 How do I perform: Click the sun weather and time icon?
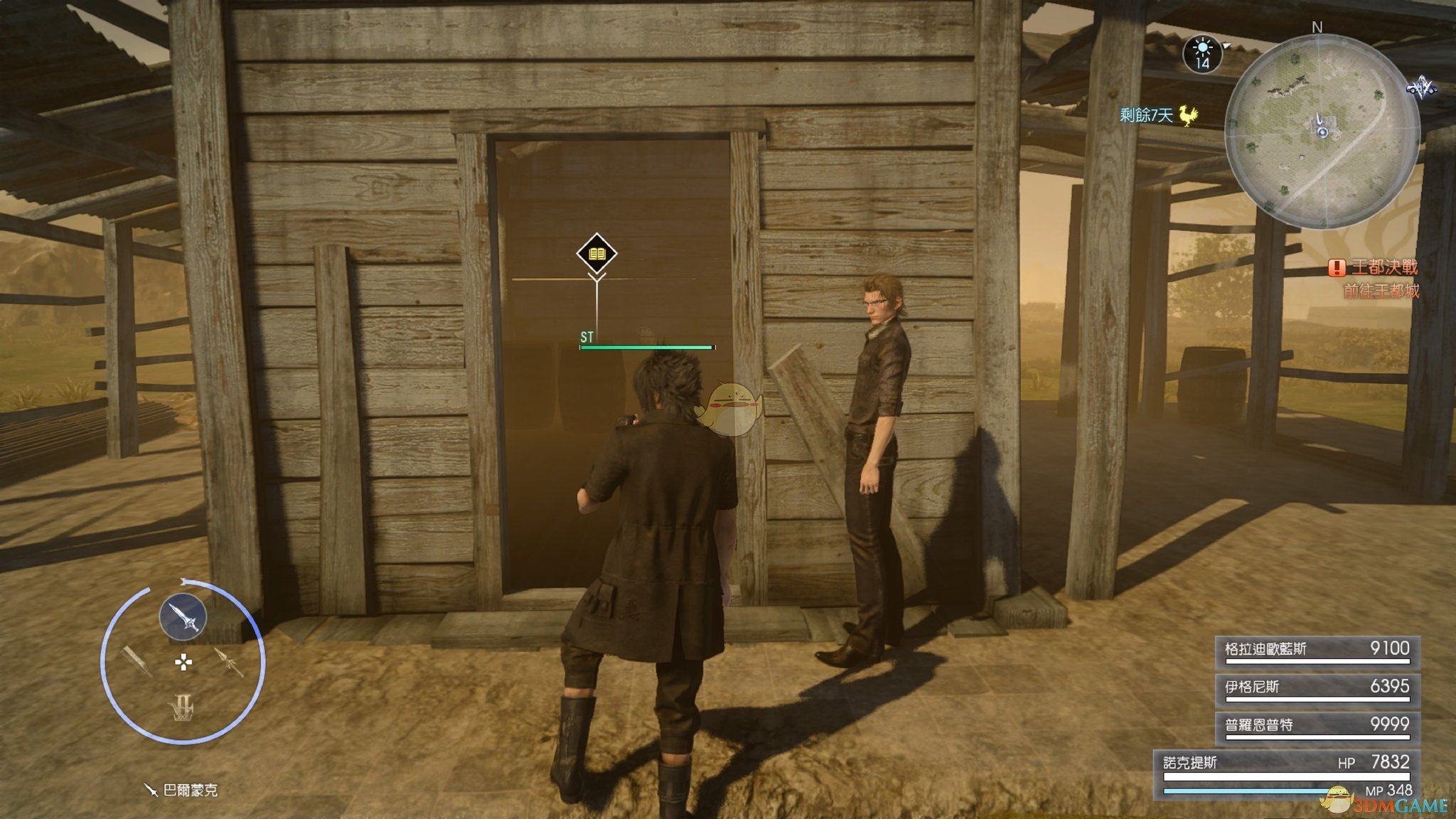(1202, 53)
